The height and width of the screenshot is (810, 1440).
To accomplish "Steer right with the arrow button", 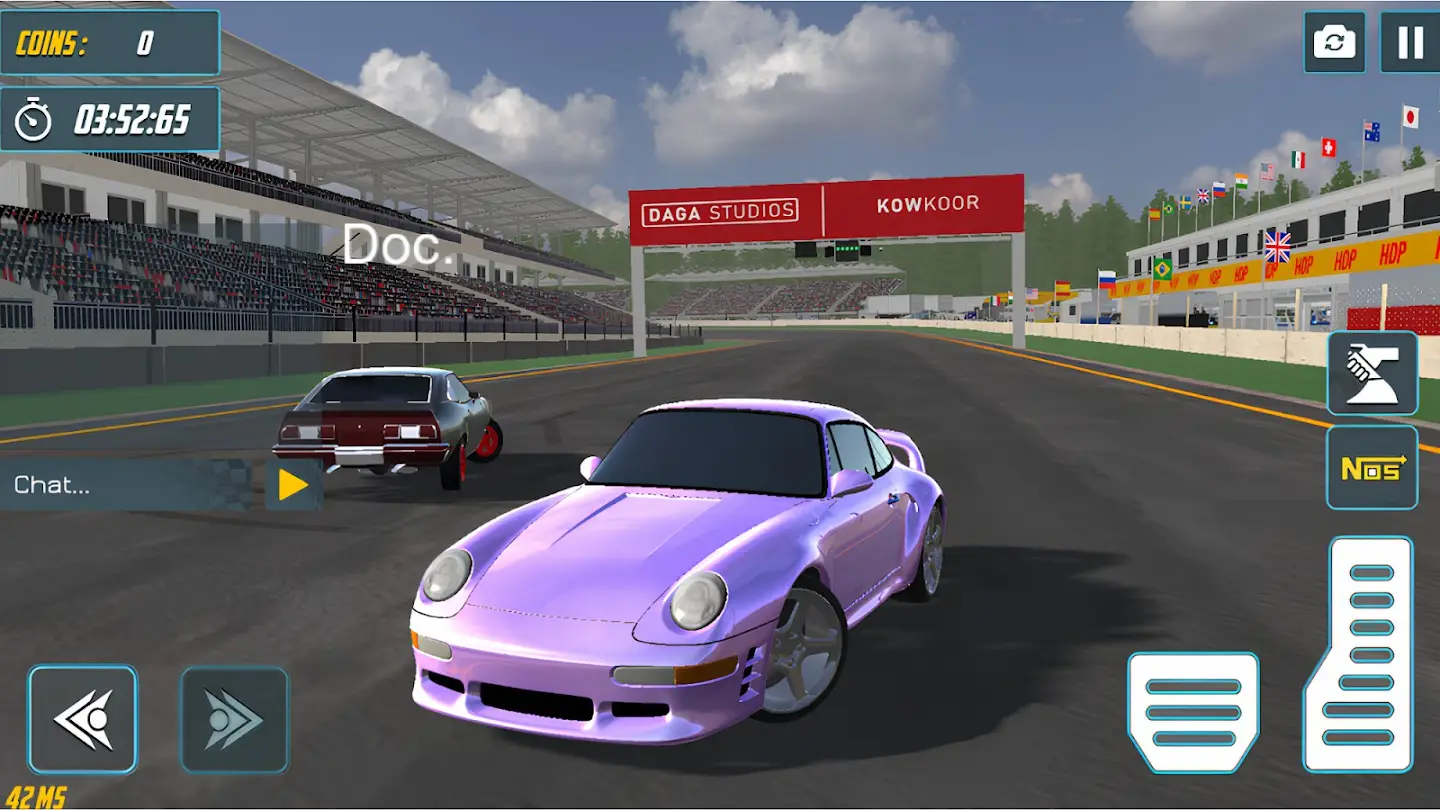I will [234, 719].
